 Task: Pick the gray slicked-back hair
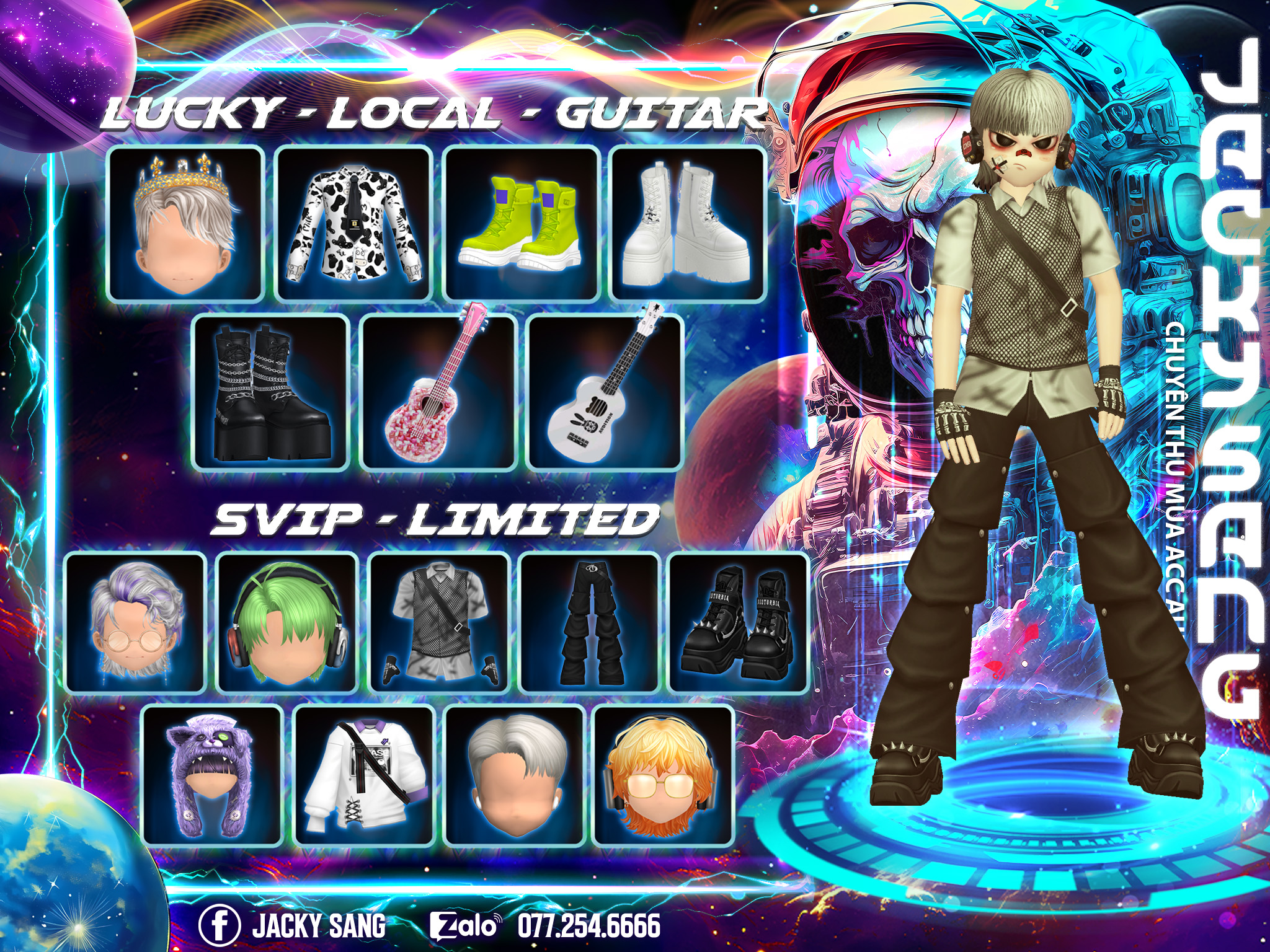515,775
